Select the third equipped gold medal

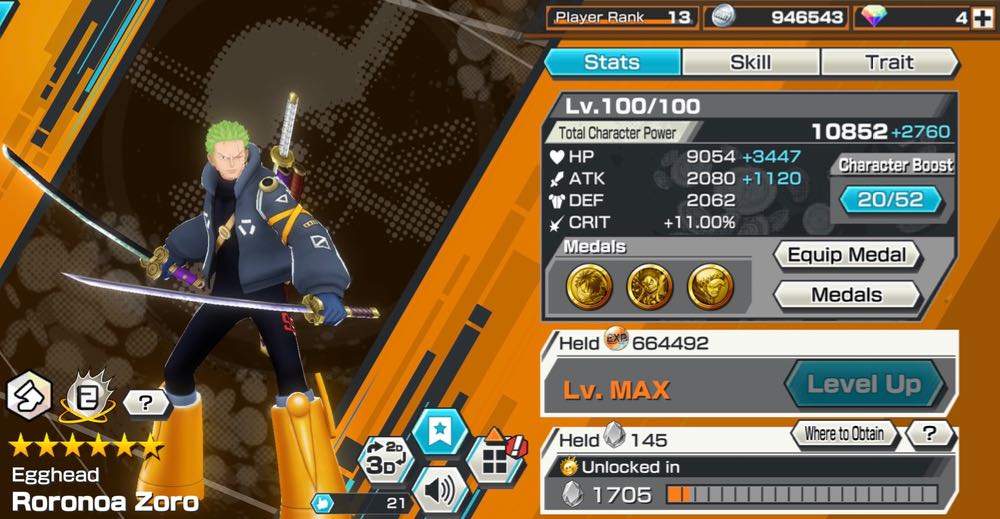tap(710, 287)
